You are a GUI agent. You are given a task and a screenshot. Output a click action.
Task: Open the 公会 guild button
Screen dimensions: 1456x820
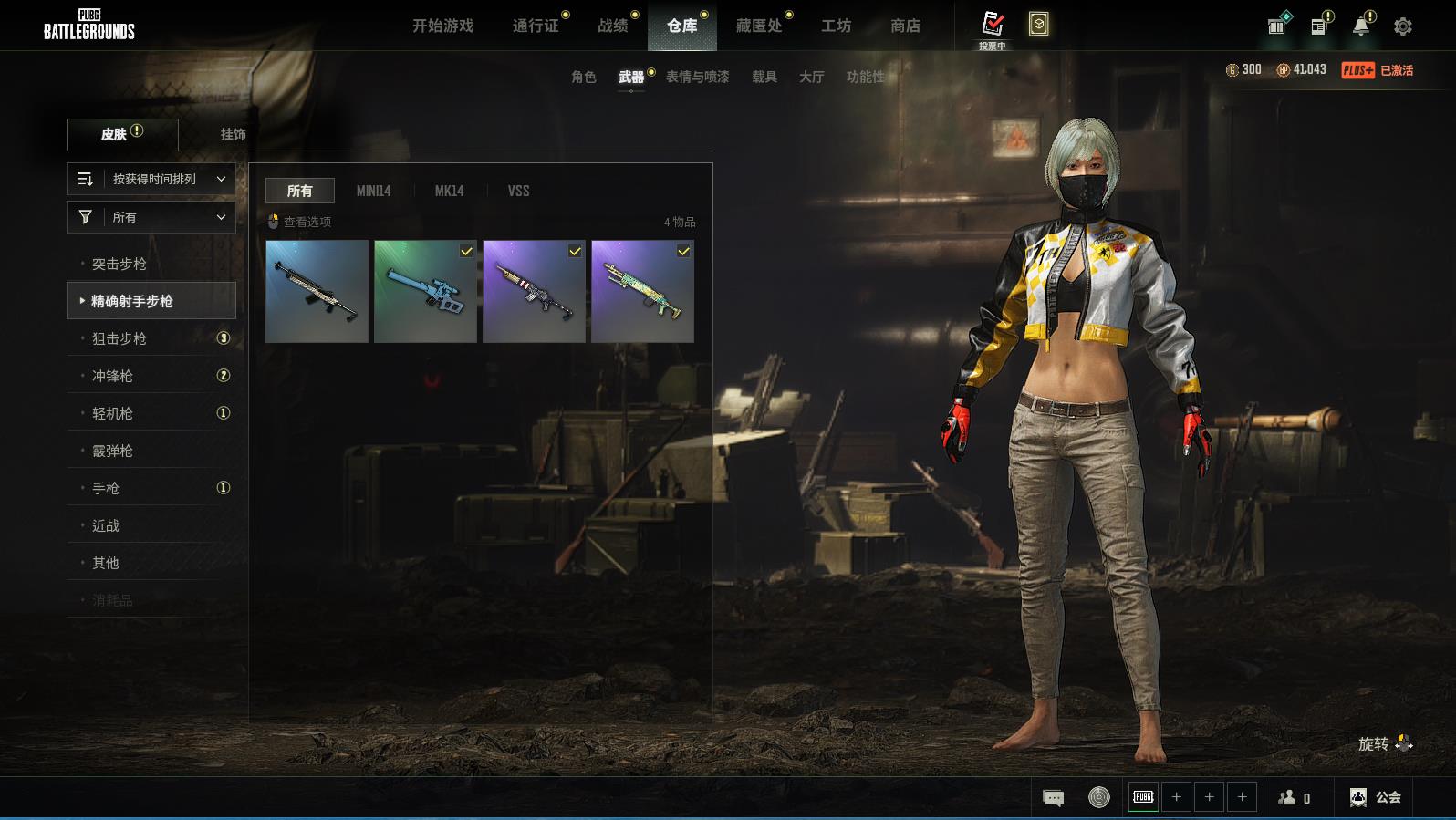coord(1376,797)
